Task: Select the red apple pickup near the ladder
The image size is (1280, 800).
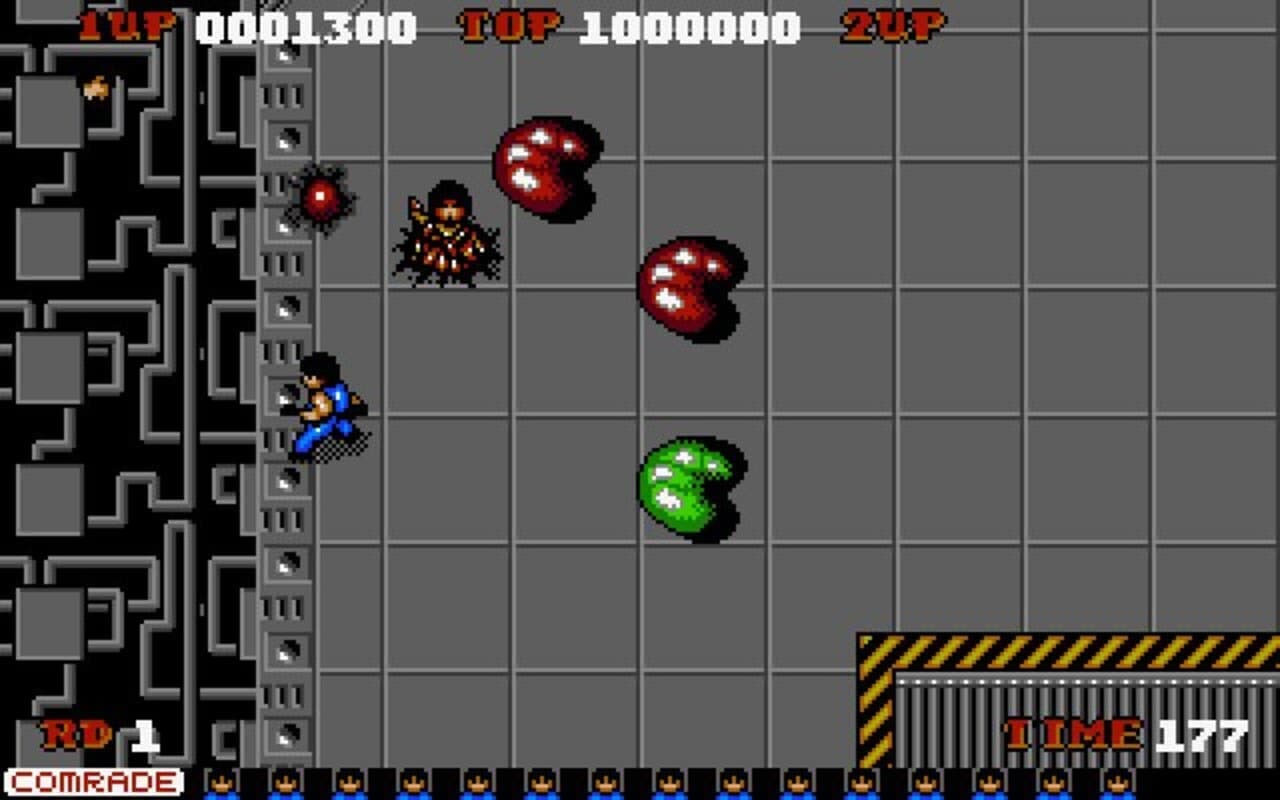Action: point(318,198)
